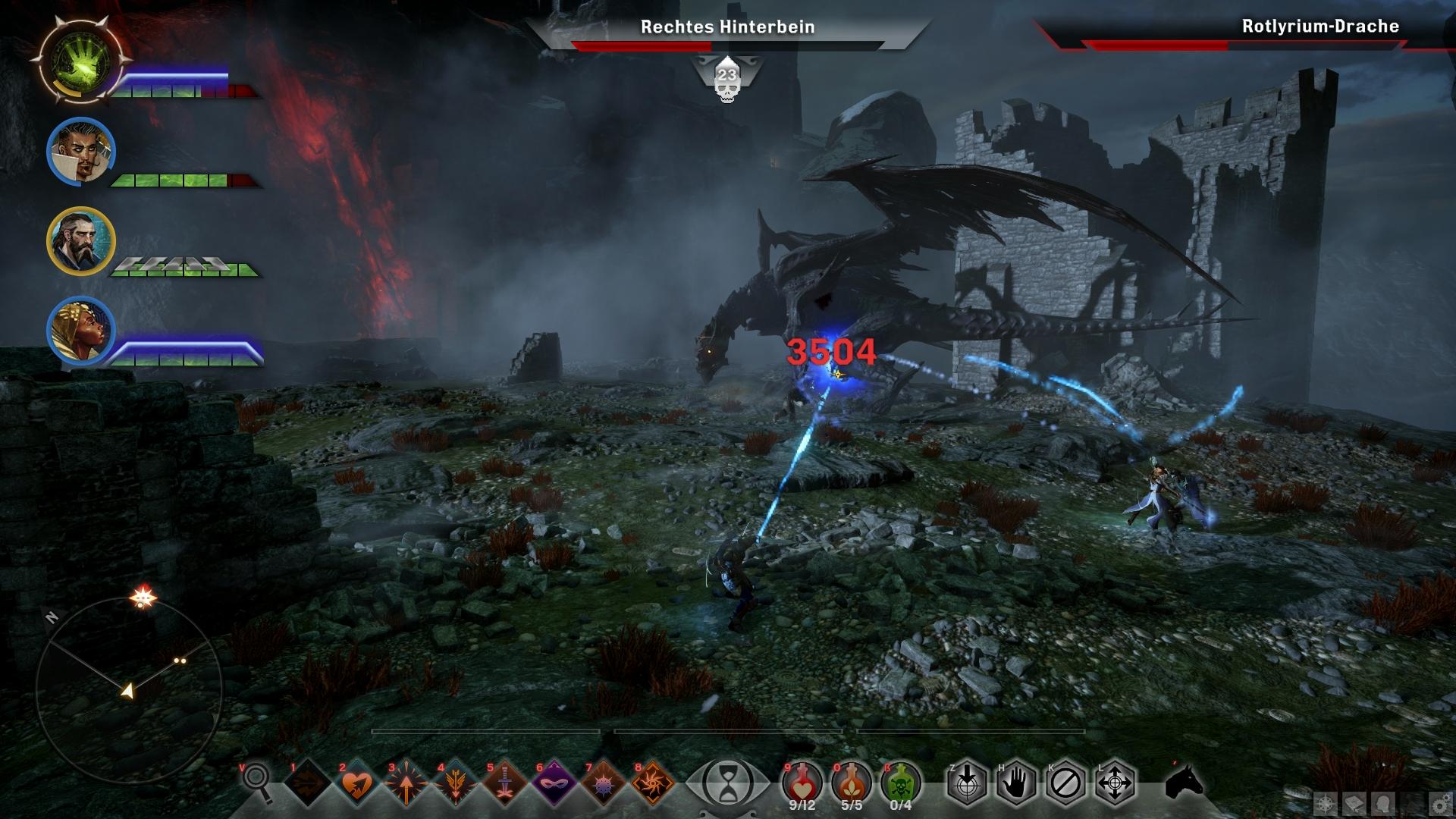Viewport: 1456px width, 819px height.
Task: Issue the party hold position hand command
Action: coord(1016,782)
